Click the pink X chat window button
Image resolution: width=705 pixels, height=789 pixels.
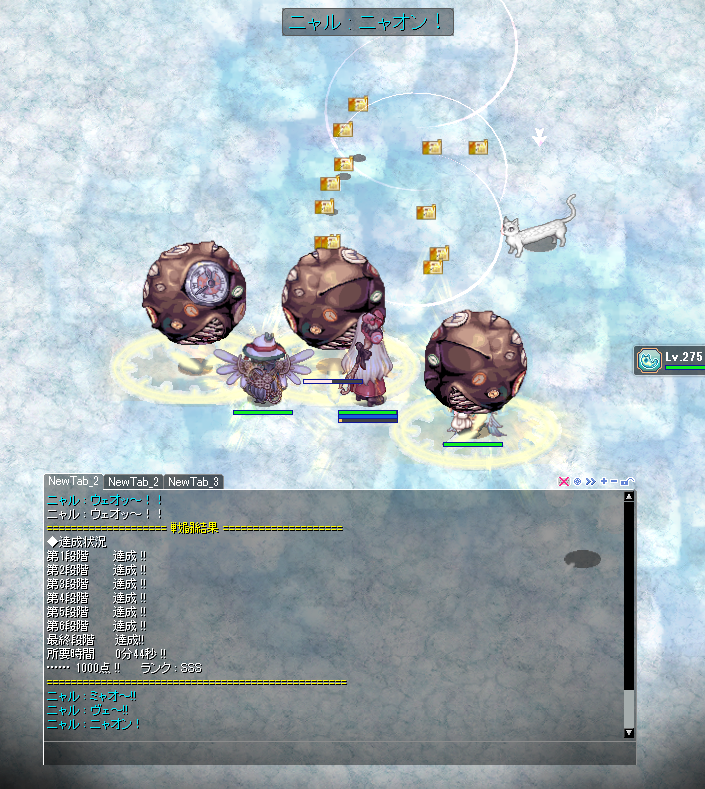[564, 482]
